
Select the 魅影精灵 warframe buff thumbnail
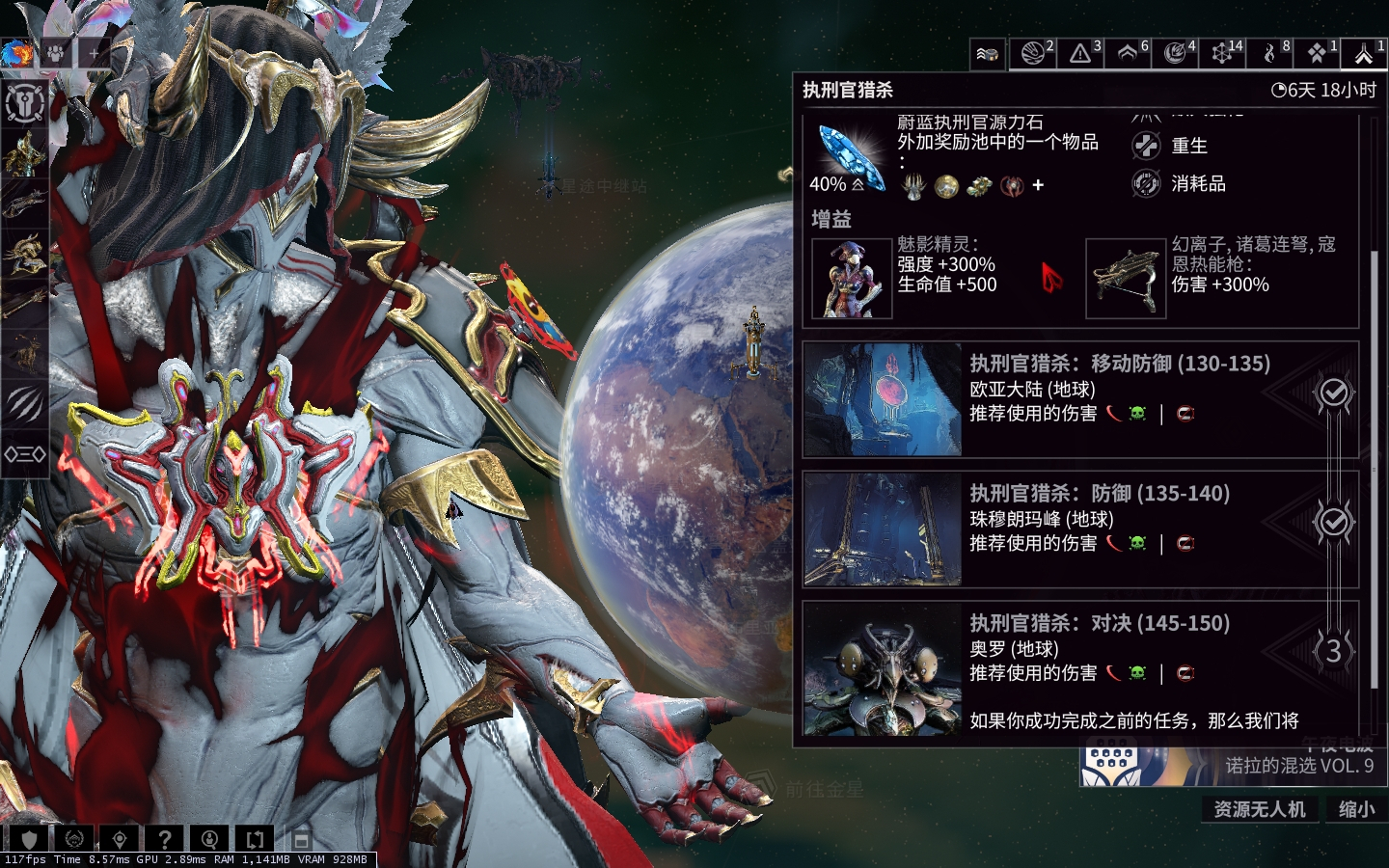click(x=852, y=278)
